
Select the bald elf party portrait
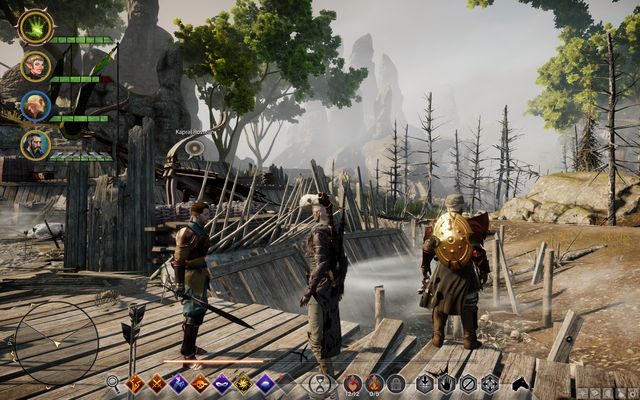click(x=35, y=105)
